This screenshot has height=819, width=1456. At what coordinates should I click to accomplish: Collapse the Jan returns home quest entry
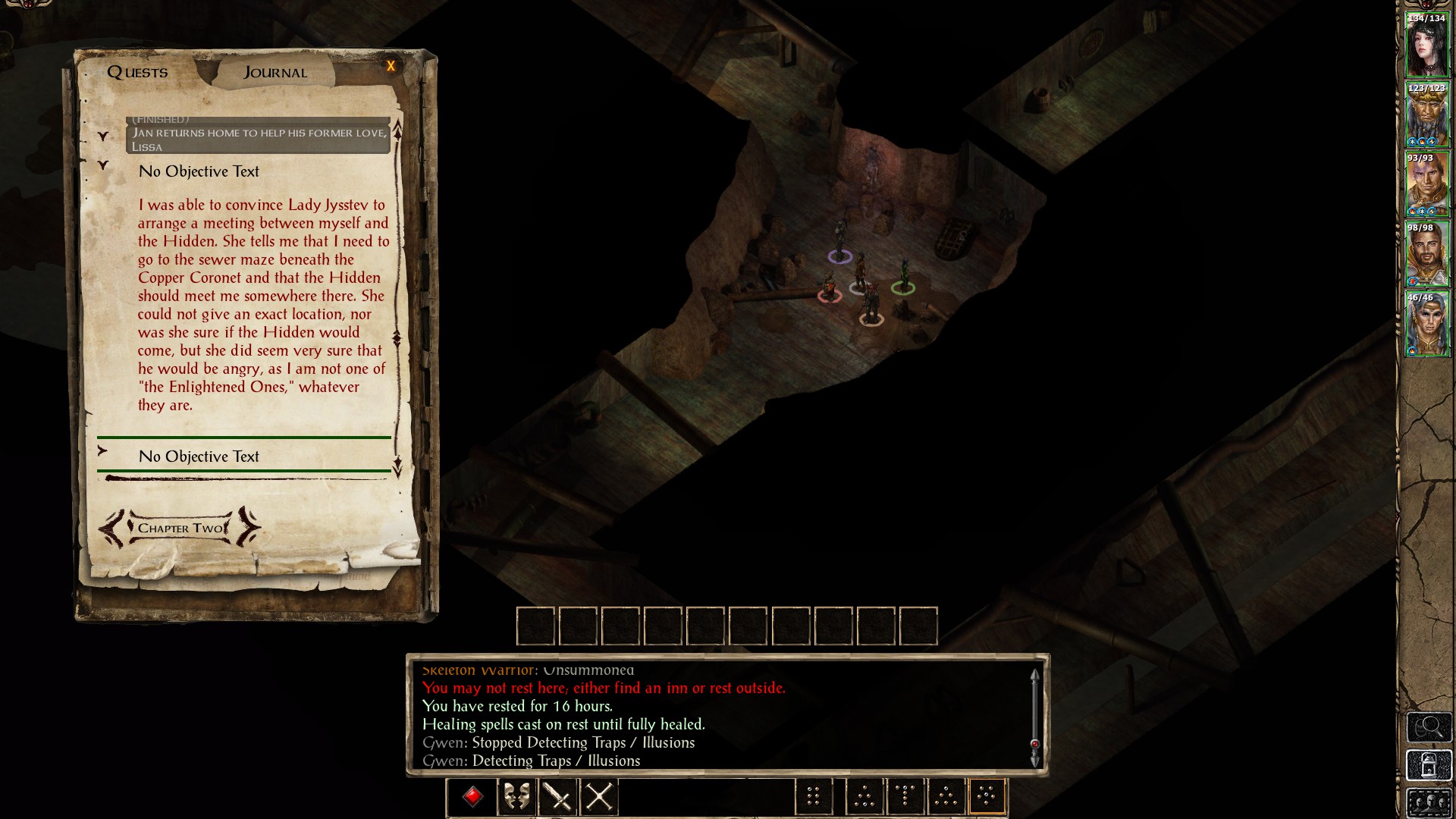[x=103, y=136]
